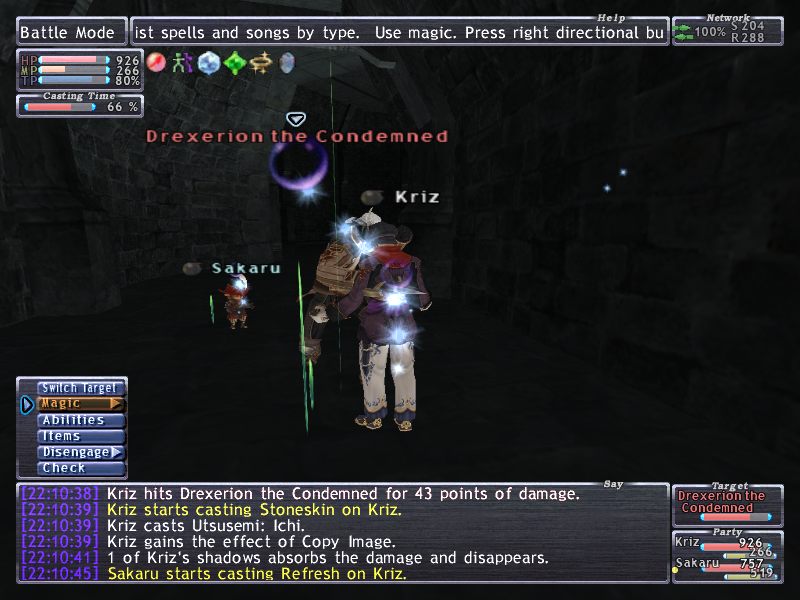
Task: Select the green diamond status effect icon
Action: (235, 63)
